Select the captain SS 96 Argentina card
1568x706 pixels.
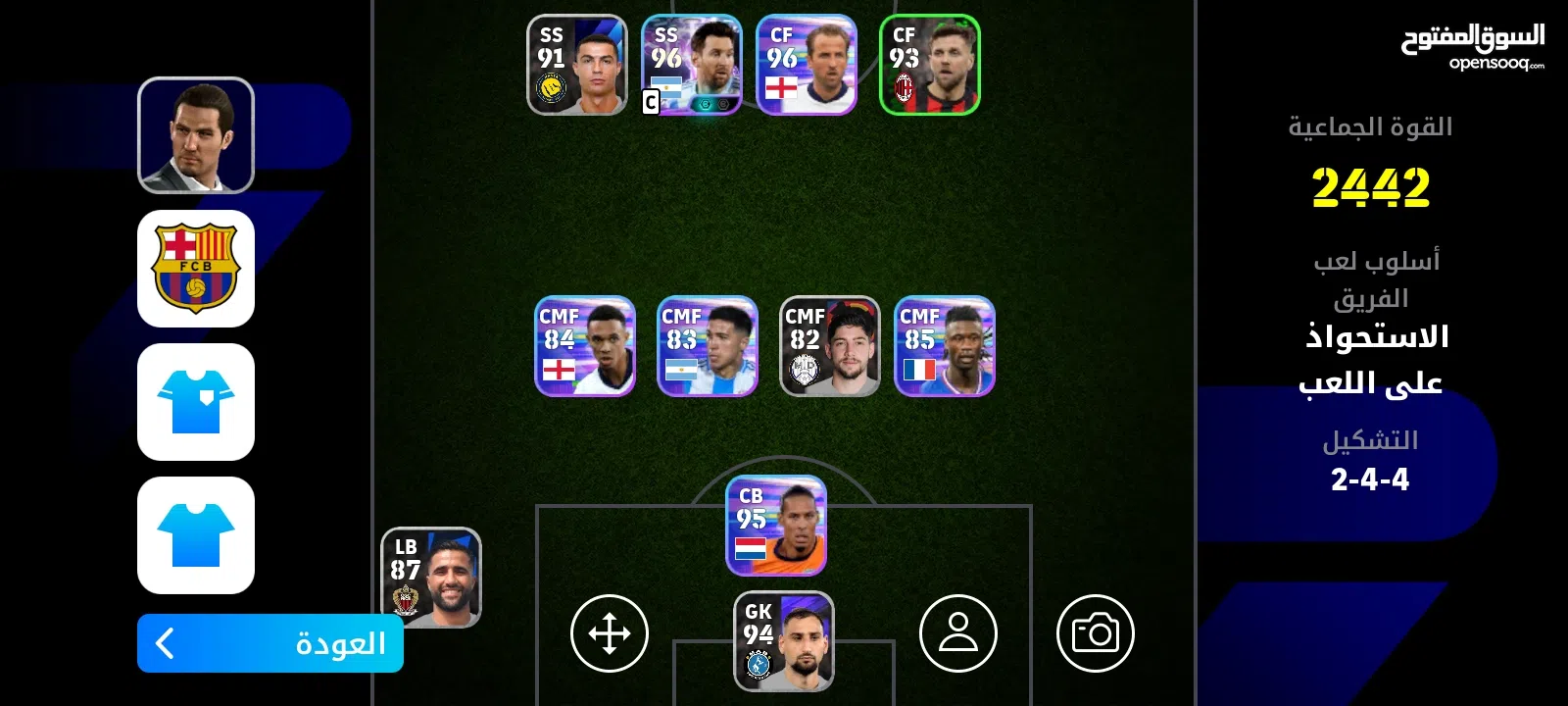click(692, 65)
